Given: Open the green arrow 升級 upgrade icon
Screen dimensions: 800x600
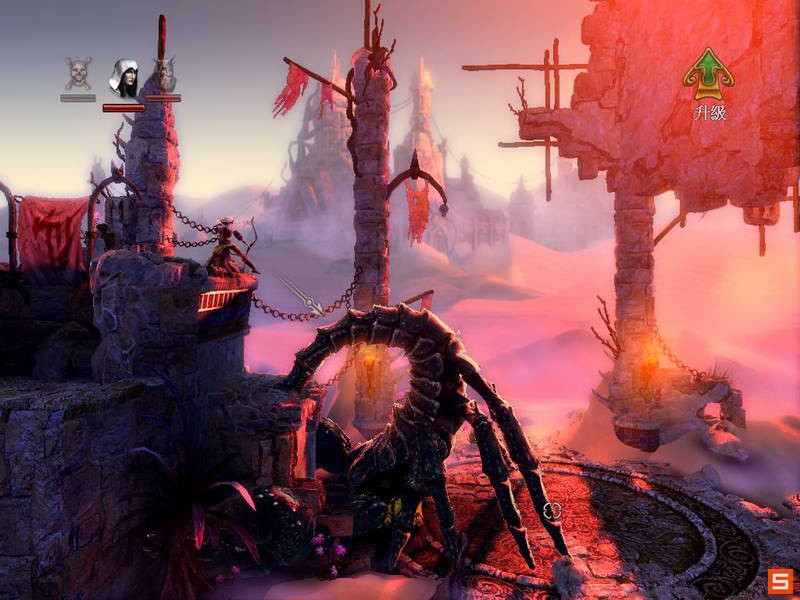Looking at the screenshot, I should click(x=708, y=74).
